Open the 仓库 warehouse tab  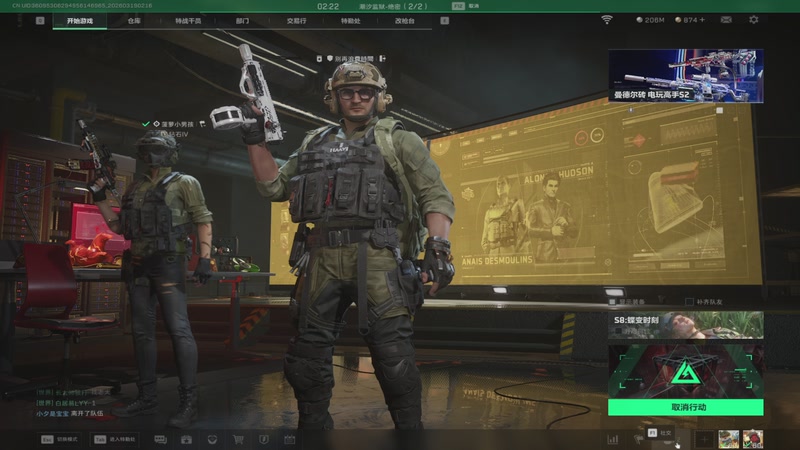134,20
